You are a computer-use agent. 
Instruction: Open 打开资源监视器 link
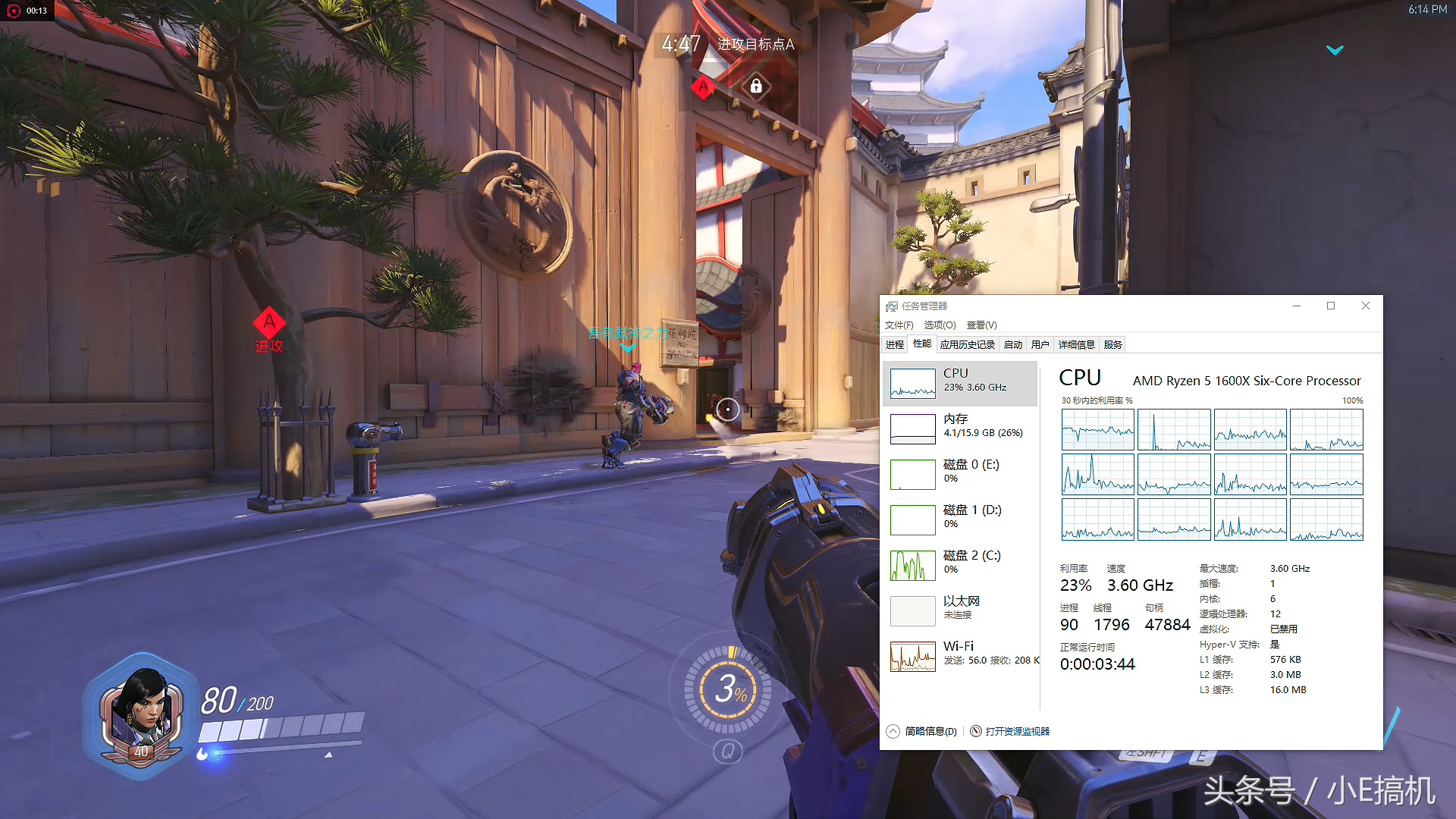pos(1017,732)
